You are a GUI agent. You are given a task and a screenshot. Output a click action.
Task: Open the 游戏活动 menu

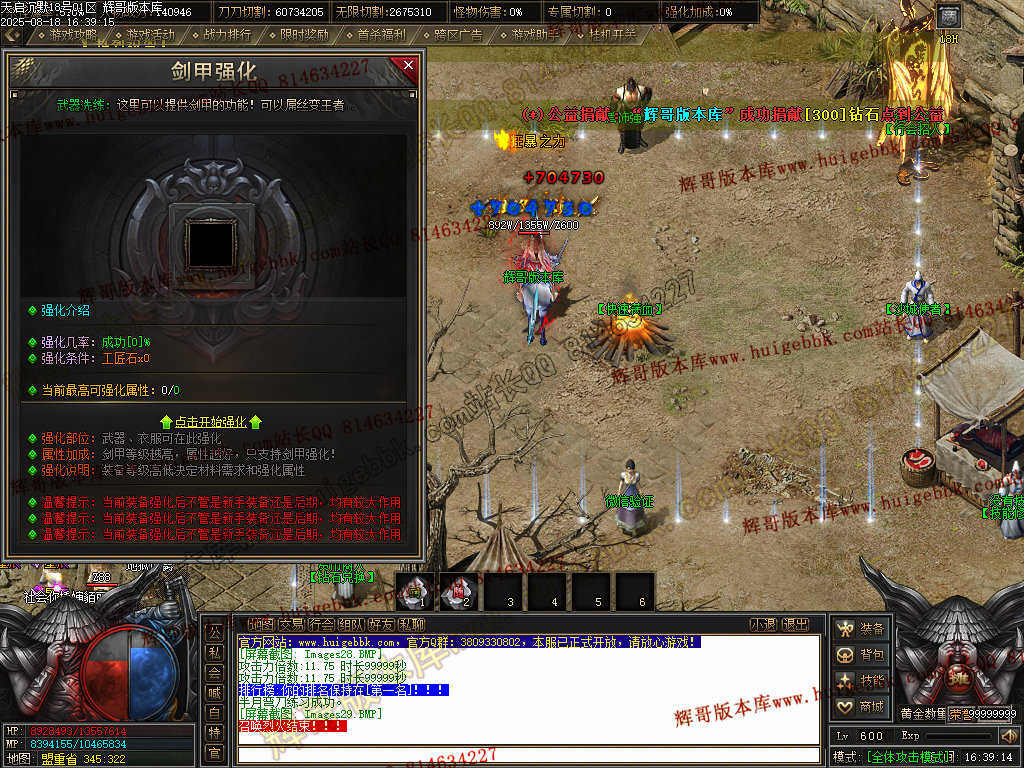150,34
